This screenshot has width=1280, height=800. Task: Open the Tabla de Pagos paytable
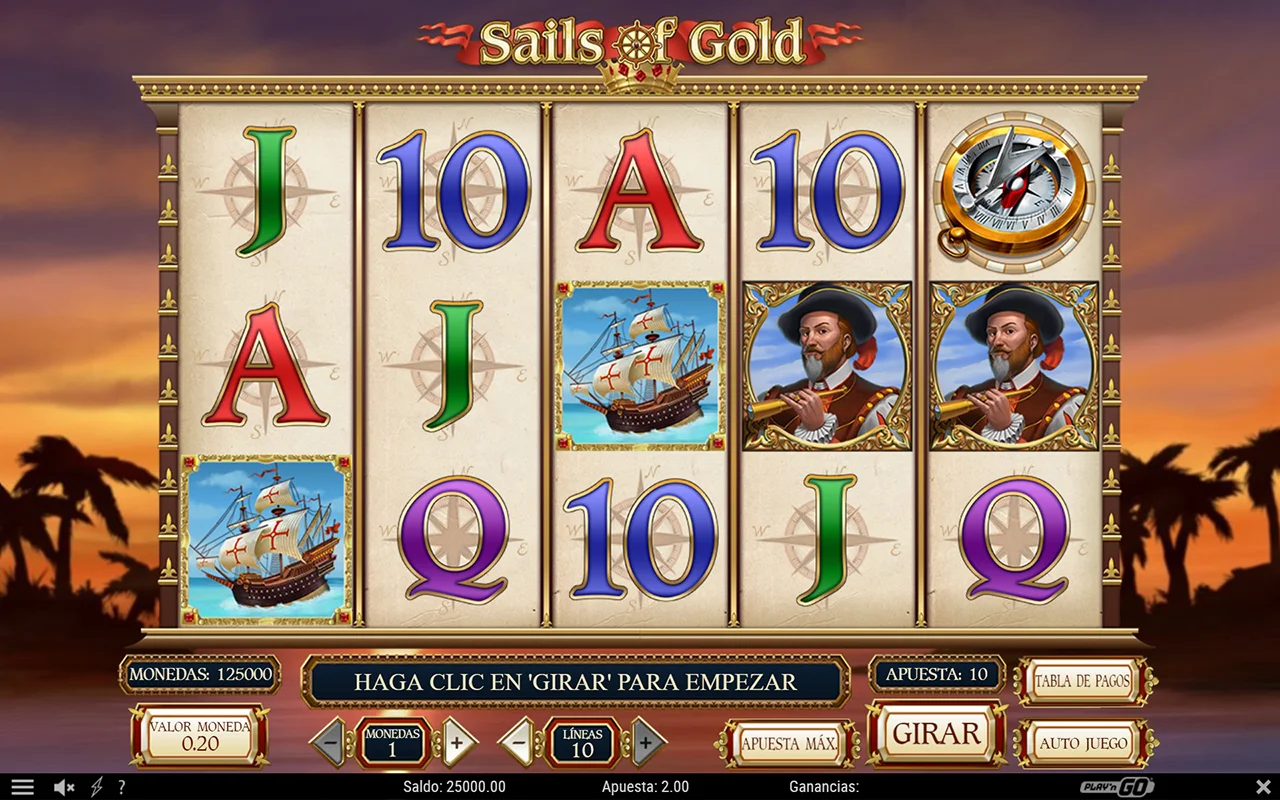1083,682
